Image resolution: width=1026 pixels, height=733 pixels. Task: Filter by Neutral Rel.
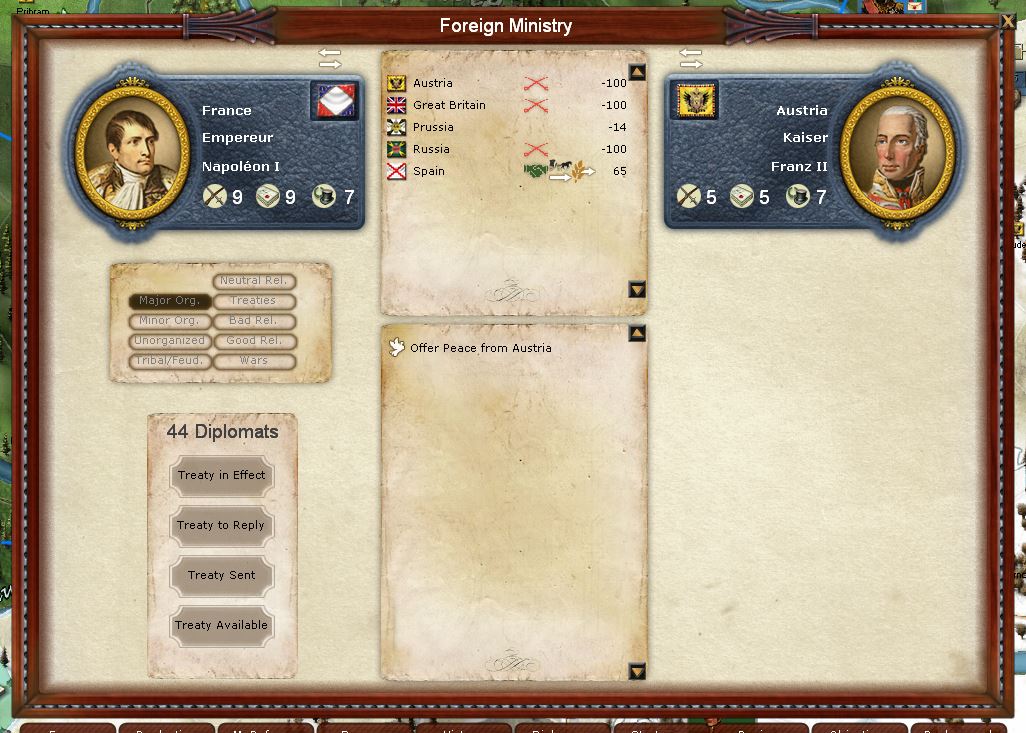(x=254, y=281)
